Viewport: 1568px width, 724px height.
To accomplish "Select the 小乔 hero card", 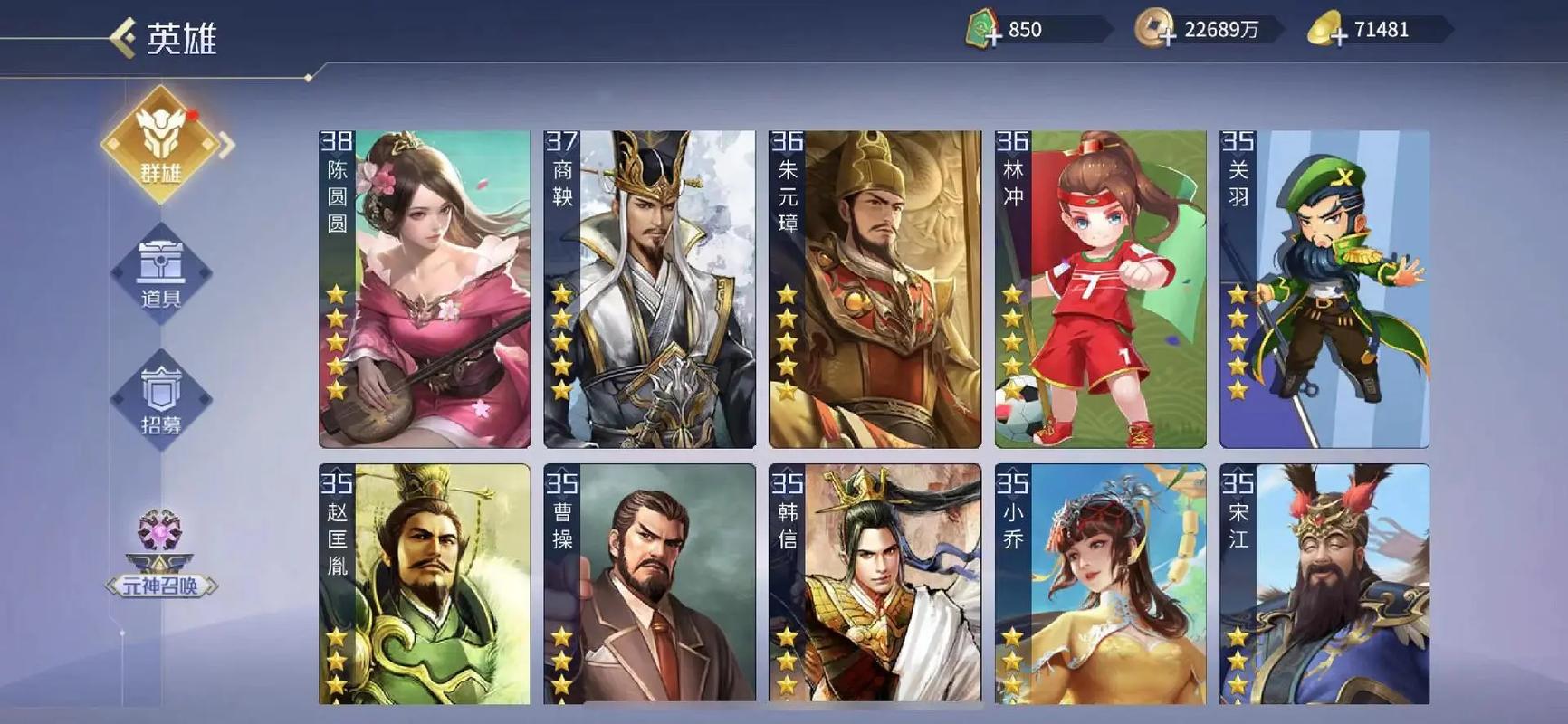I will (1100, 584).
